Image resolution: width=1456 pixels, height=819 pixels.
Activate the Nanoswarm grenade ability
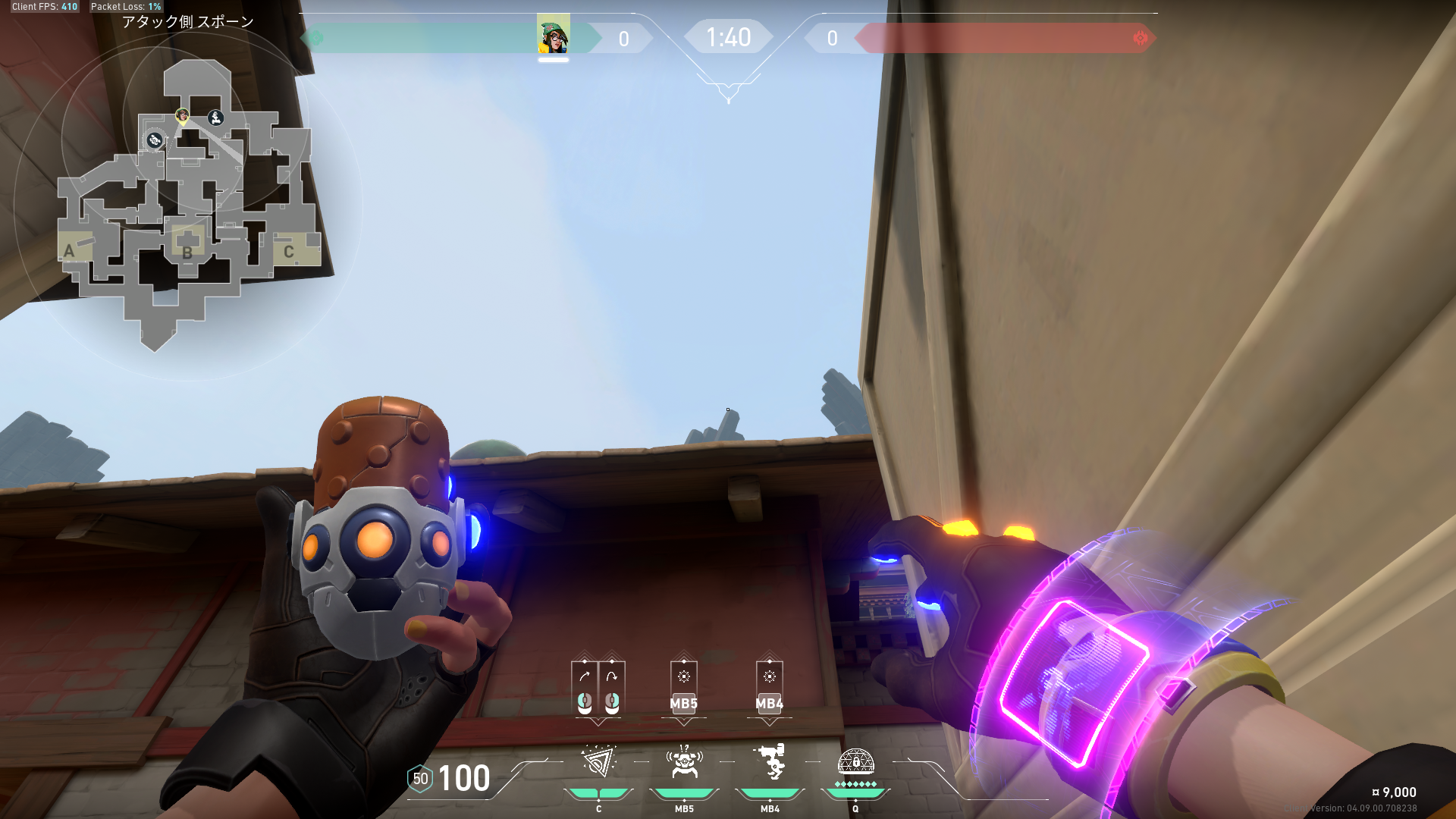pos(598,762)
